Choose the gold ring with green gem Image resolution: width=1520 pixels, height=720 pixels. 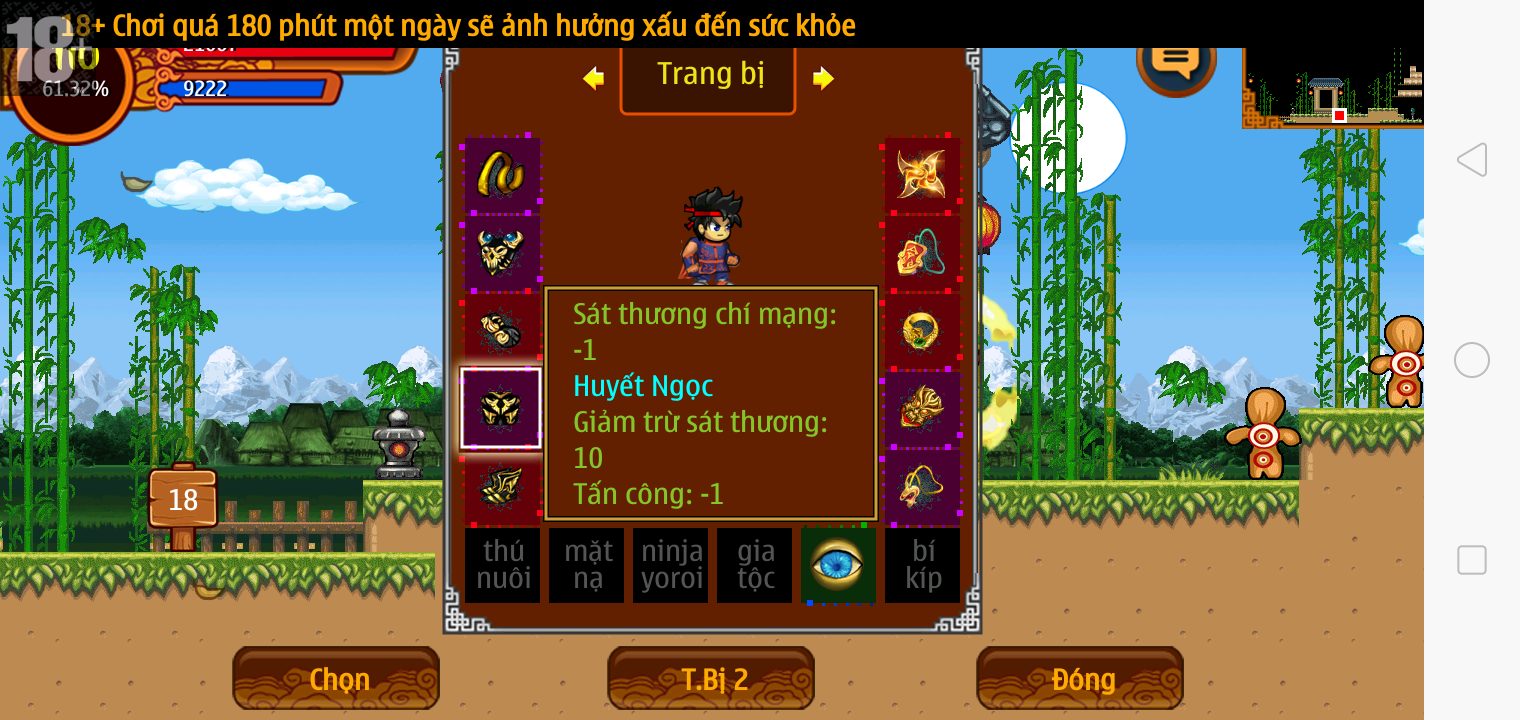921,330
